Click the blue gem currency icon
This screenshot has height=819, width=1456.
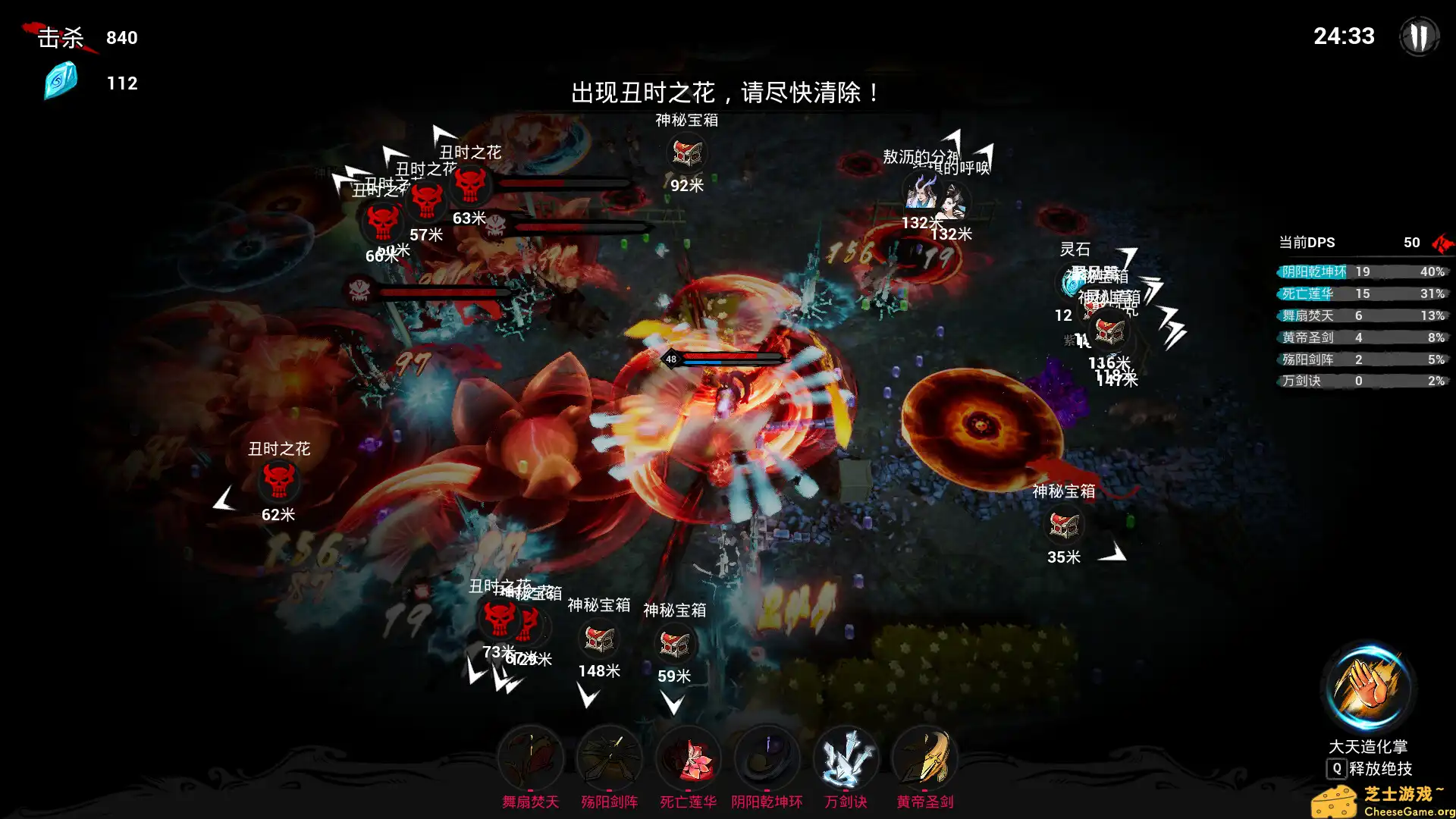pyautogui.click(x=59, y=82)
